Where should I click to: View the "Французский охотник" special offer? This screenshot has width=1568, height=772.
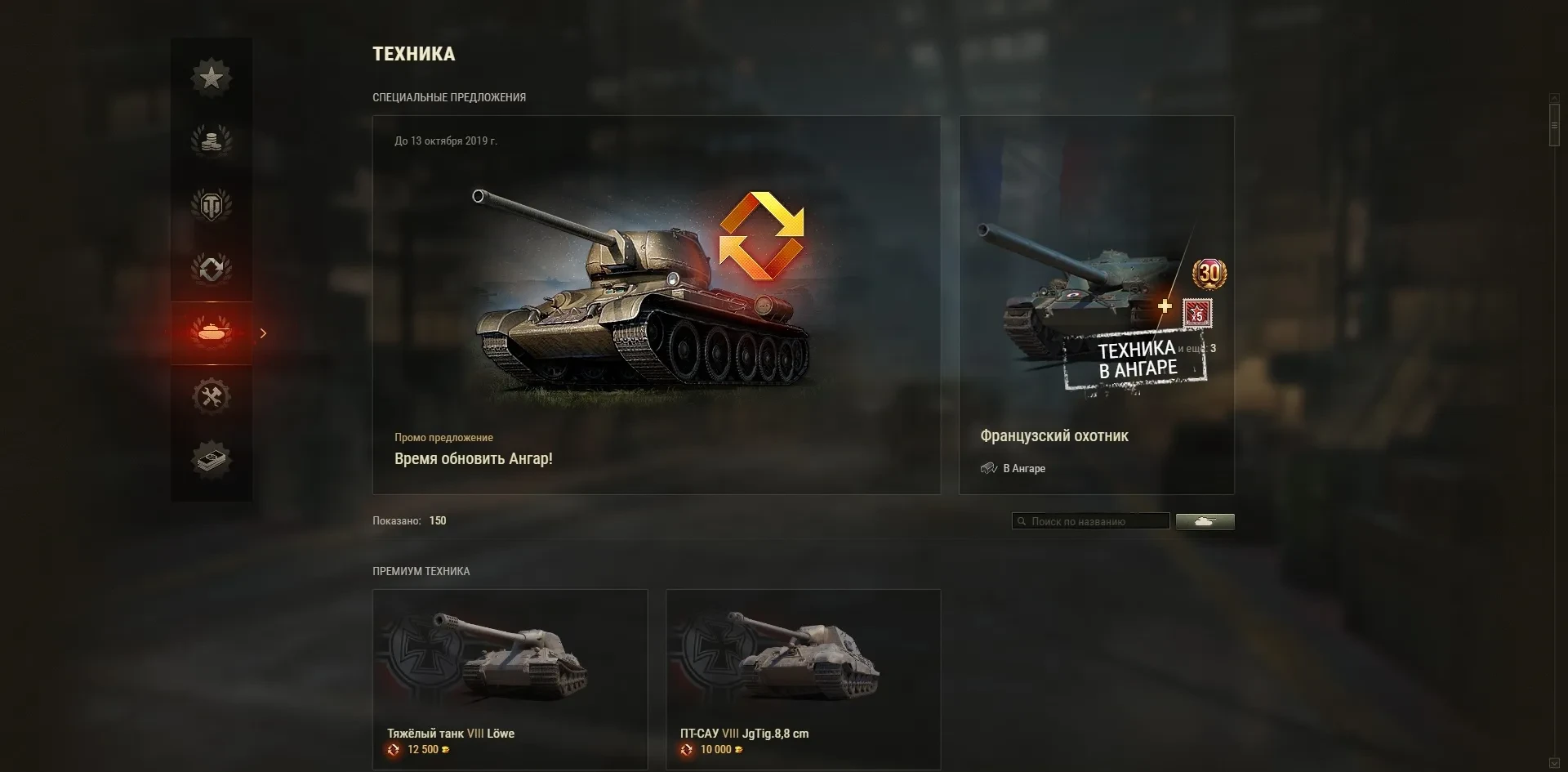point(1096,305)
